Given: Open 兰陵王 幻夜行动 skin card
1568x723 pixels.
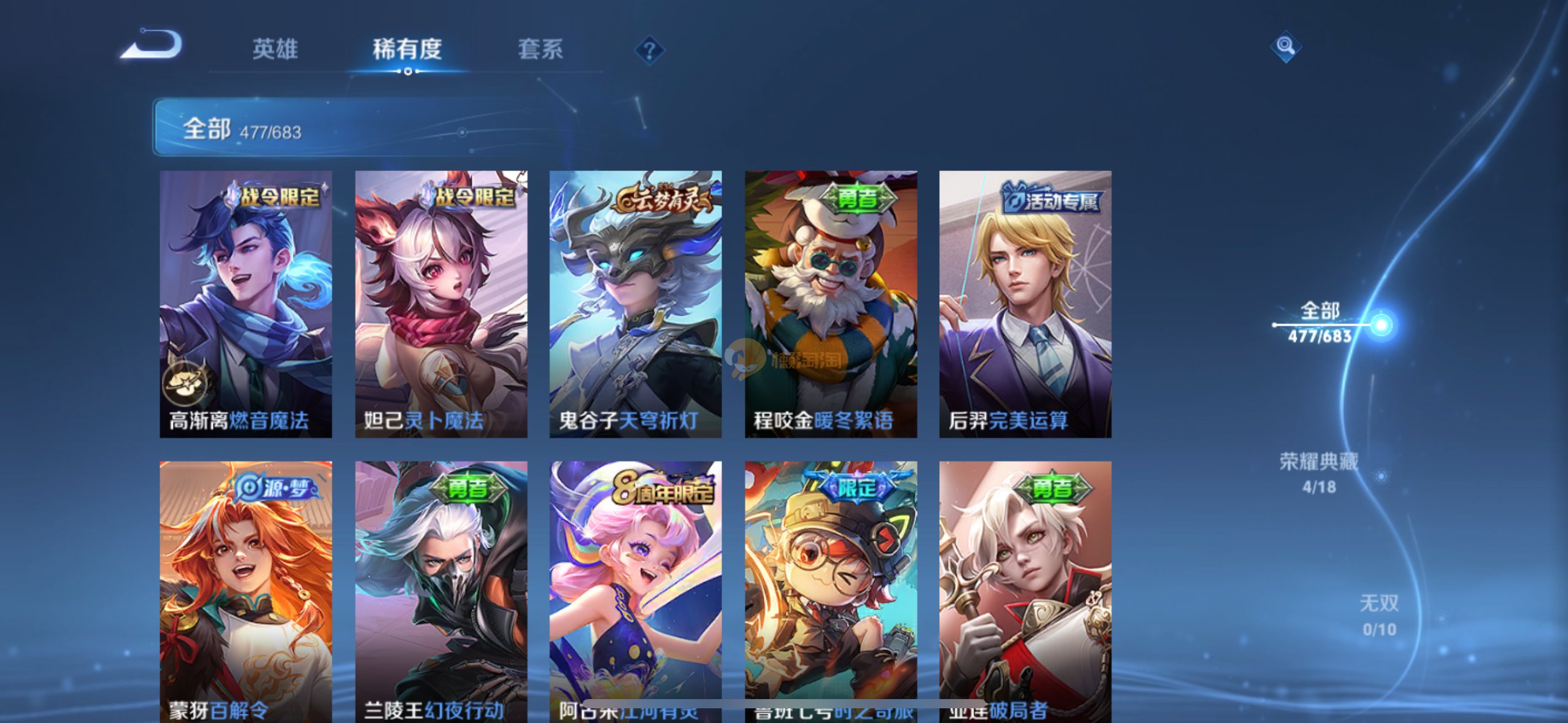Looking at the screenshot, I should (x=440, y=589).
